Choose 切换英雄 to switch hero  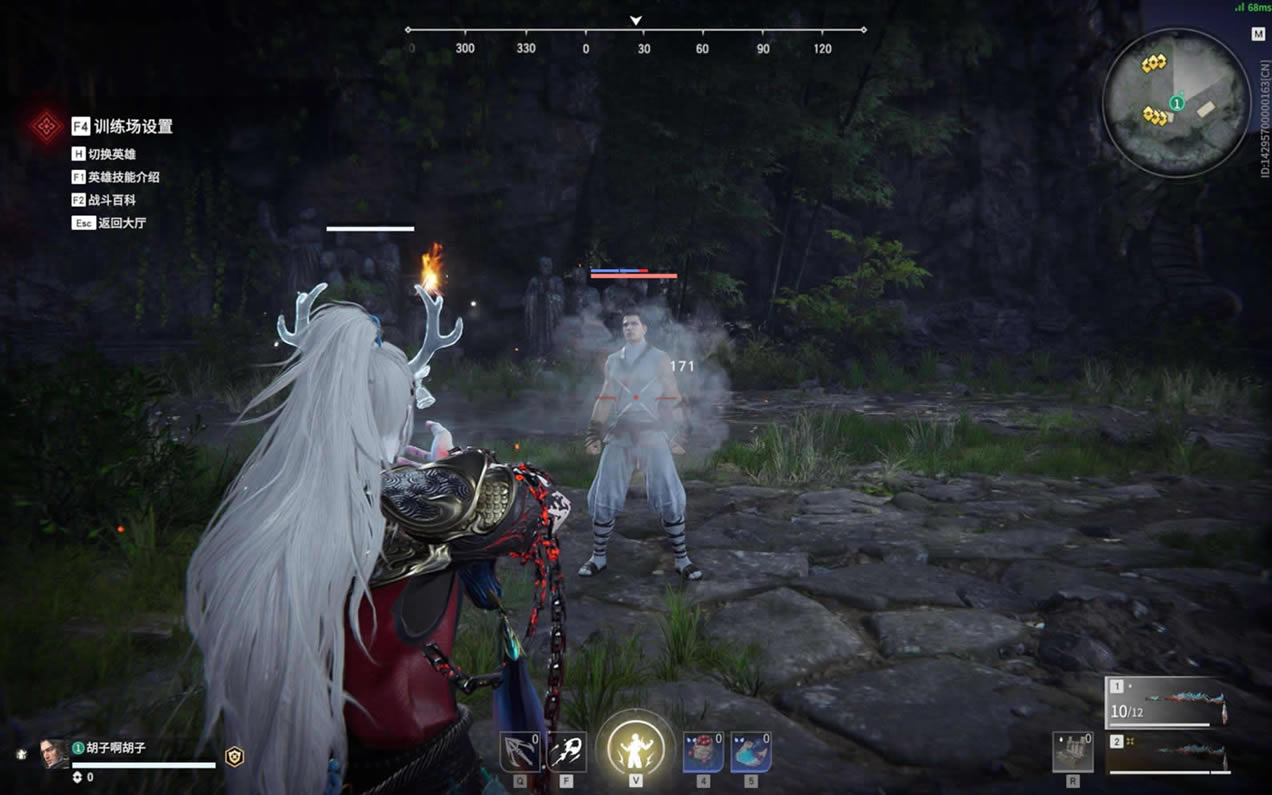[x=103, y=154]
